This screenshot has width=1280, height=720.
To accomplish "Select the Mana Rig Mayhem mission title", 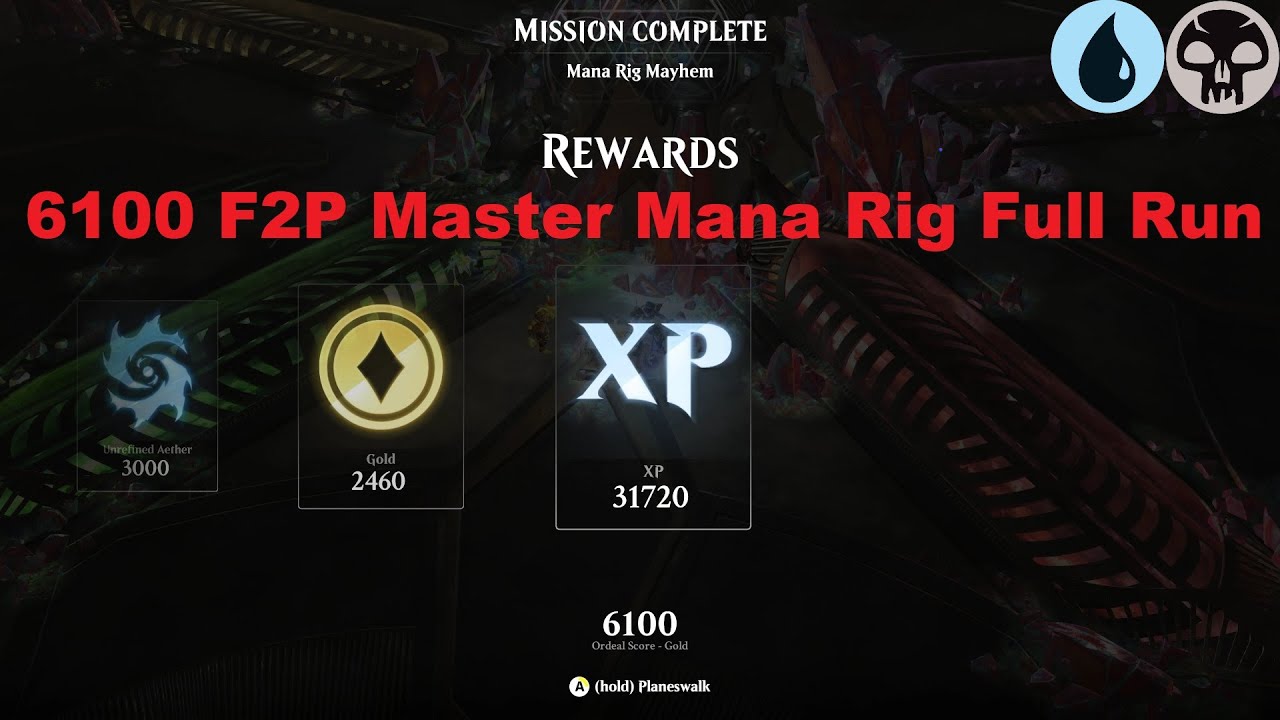I will point(640,72).
